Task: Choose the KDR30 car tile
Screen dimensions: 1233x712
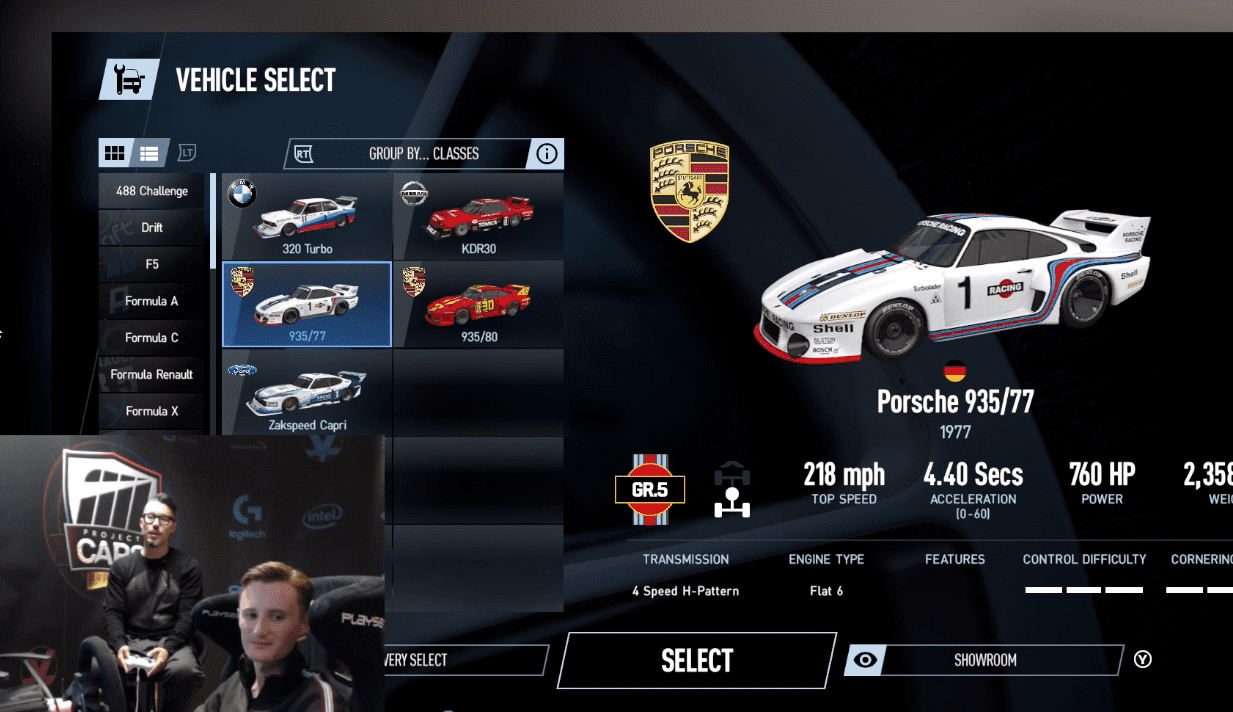Action: click(x=478, y=217)
